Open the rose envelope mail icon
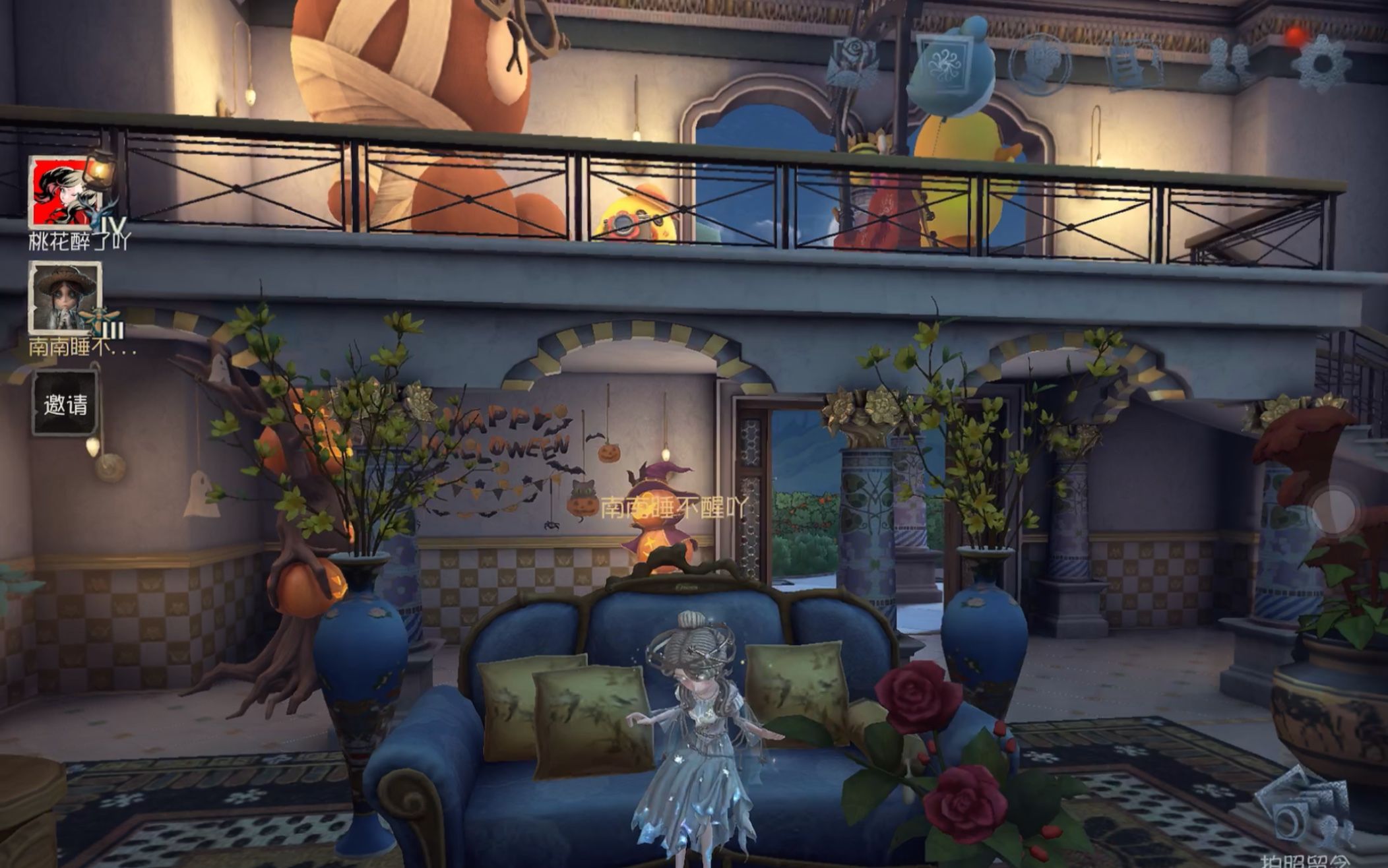Viewport: 1388px width, 868px height. 852,63
